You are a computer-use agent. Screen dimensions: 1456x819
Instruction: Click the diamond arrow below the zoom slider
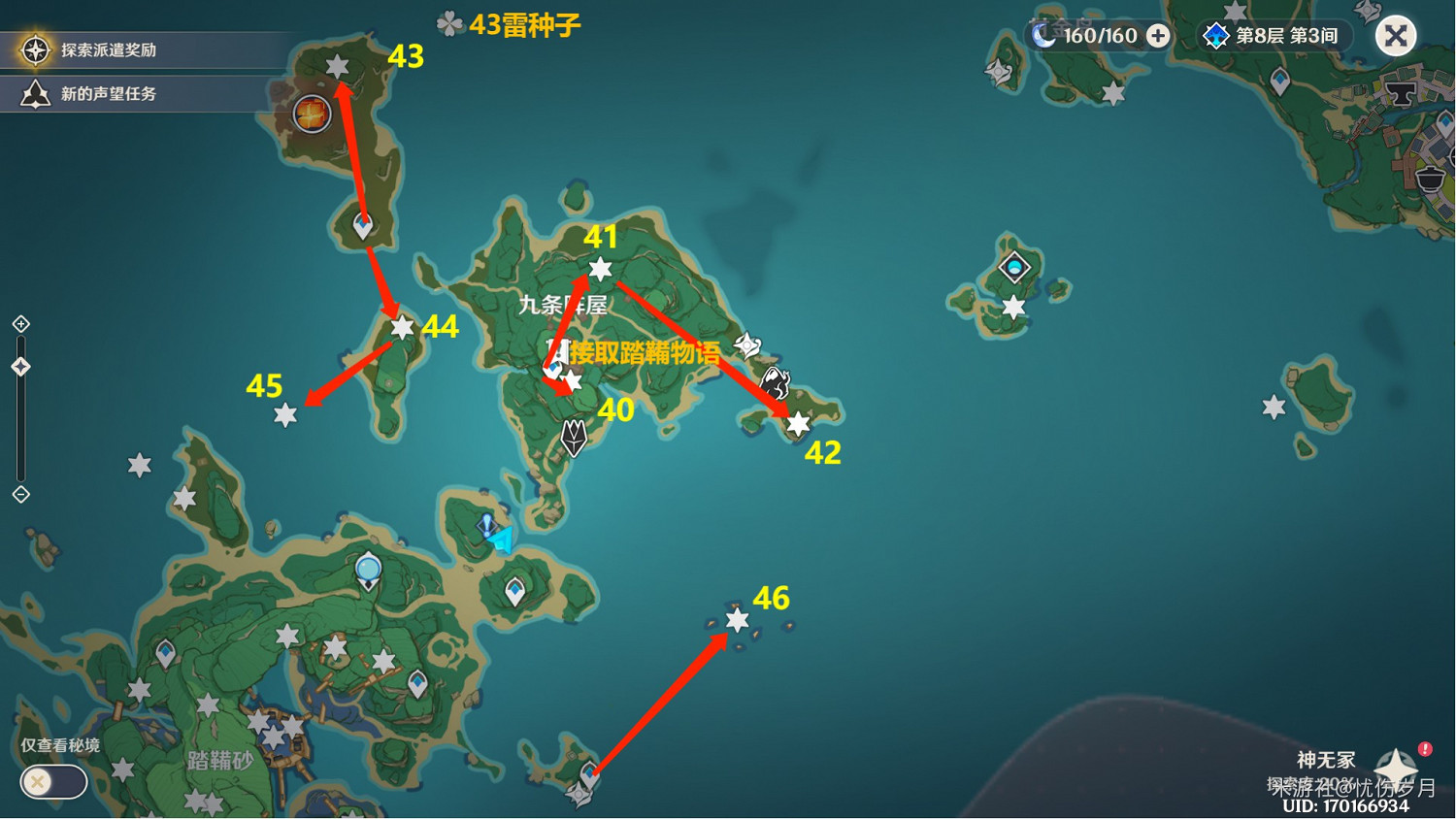coord(19,496)
